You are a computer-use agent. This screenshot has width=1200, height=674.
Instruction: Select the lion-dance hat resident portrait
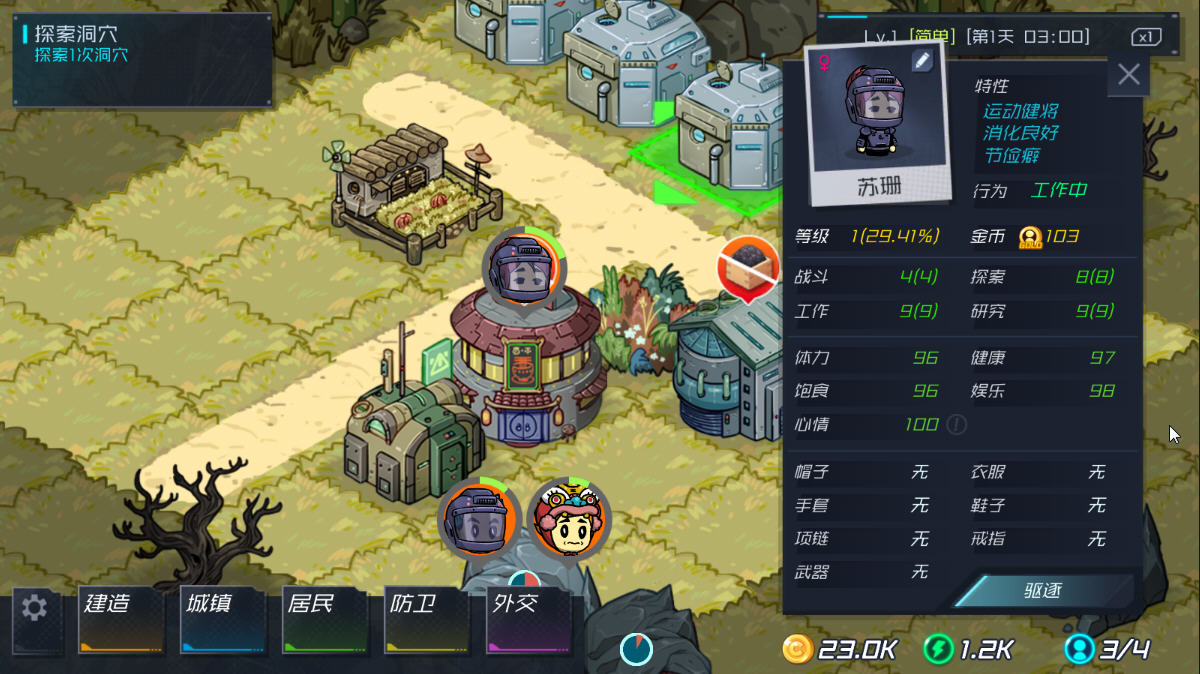[568, 521]
